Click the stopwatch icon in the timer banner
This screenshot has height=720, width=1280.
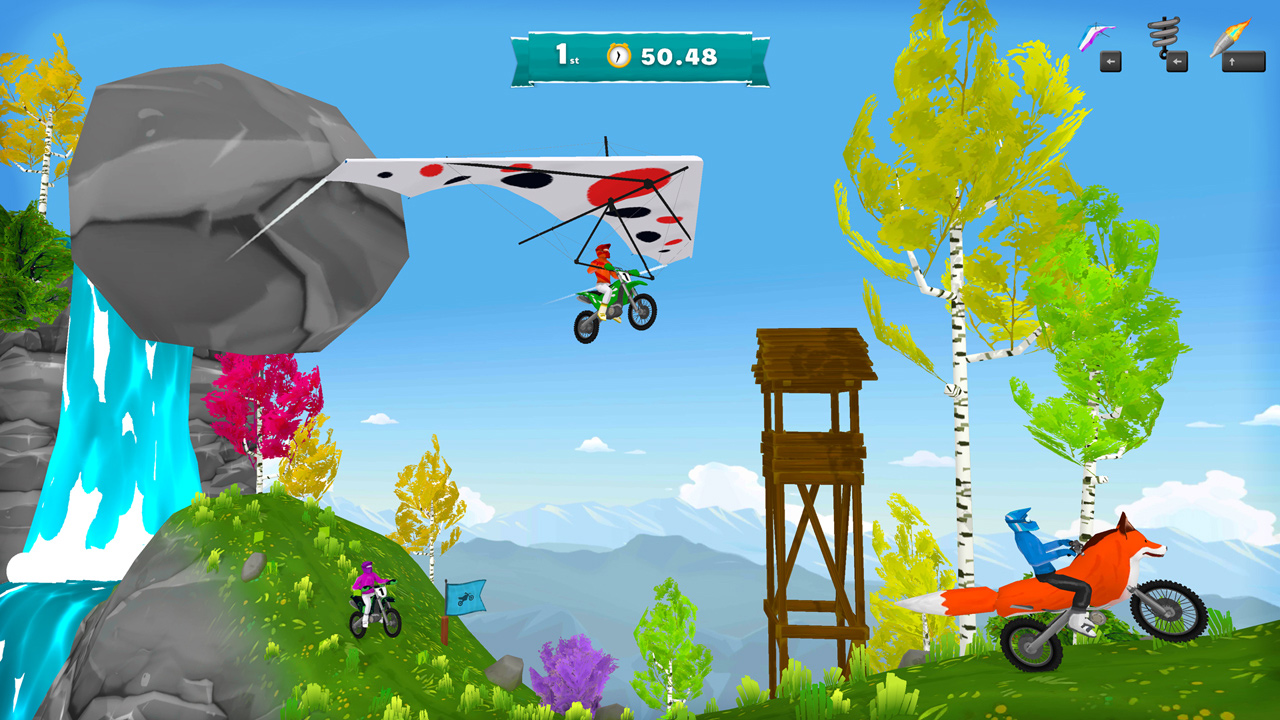click(x=620, y=57)
